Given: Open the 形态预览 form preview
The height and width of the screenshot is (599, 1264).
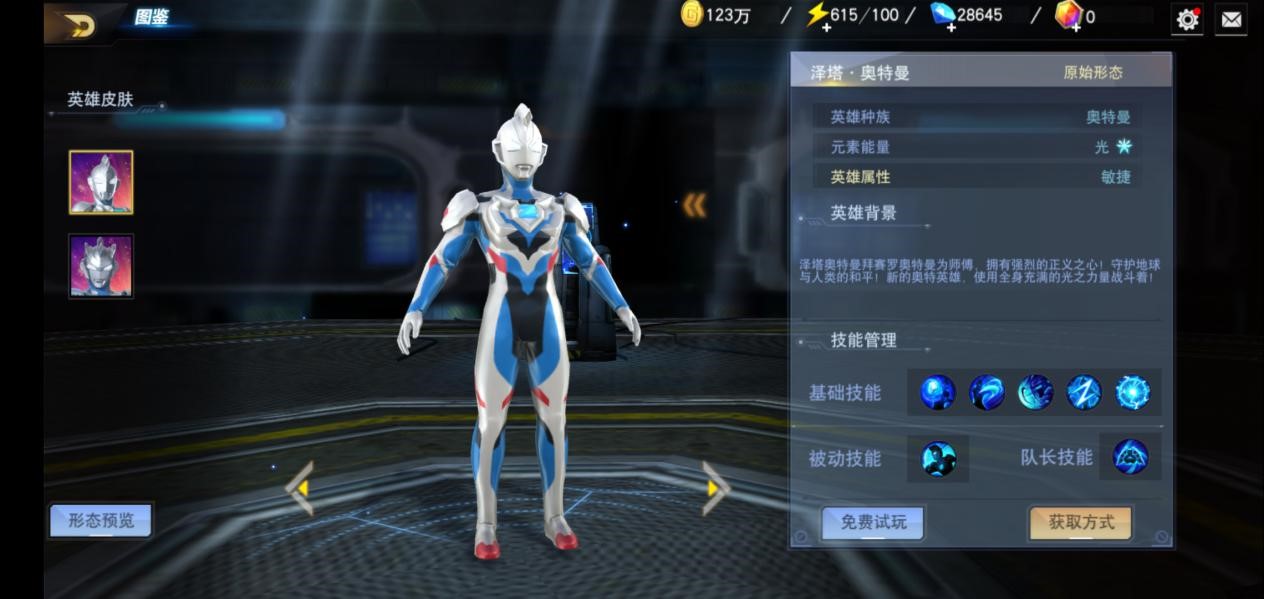Looking at the screenshot, I should pos(101,520).
